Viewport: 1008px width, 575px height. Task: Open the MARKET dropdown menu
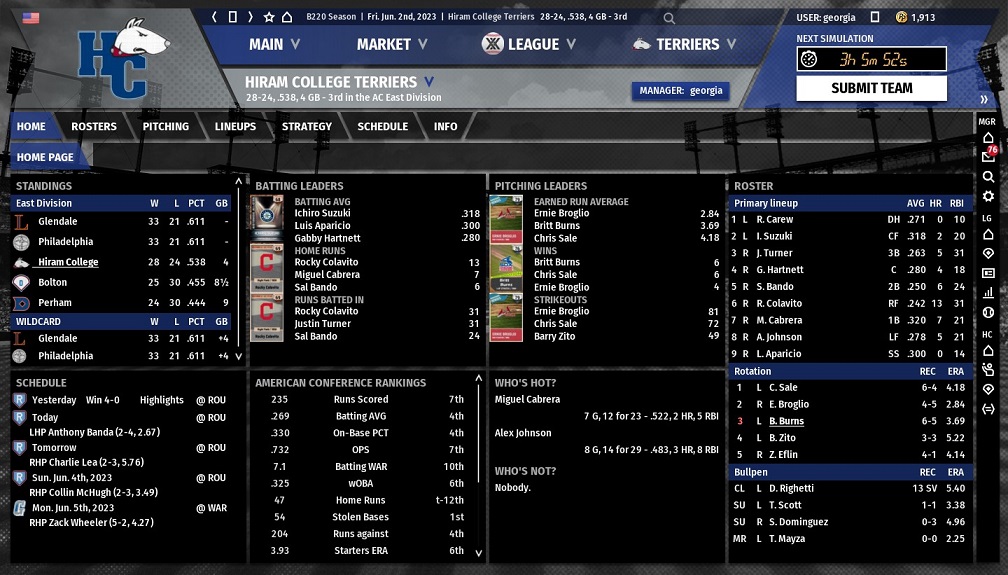pyautogui.click(x=392, y=44)
